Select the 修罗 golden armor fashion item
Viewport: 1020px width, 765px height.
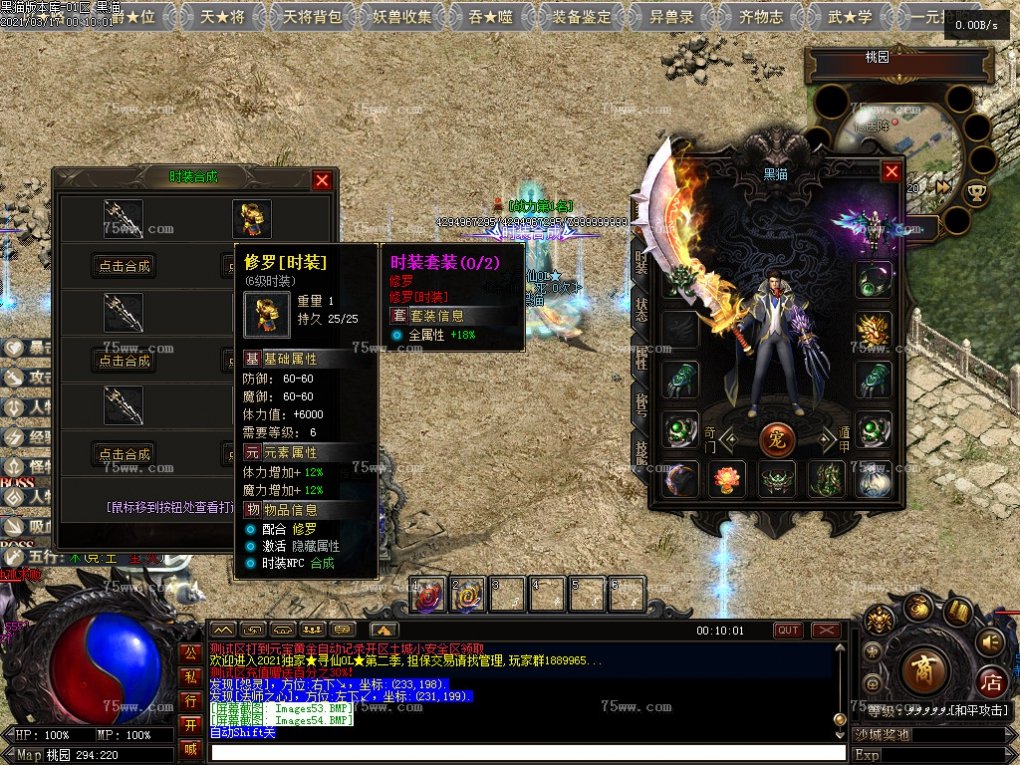tap(252, 218)
